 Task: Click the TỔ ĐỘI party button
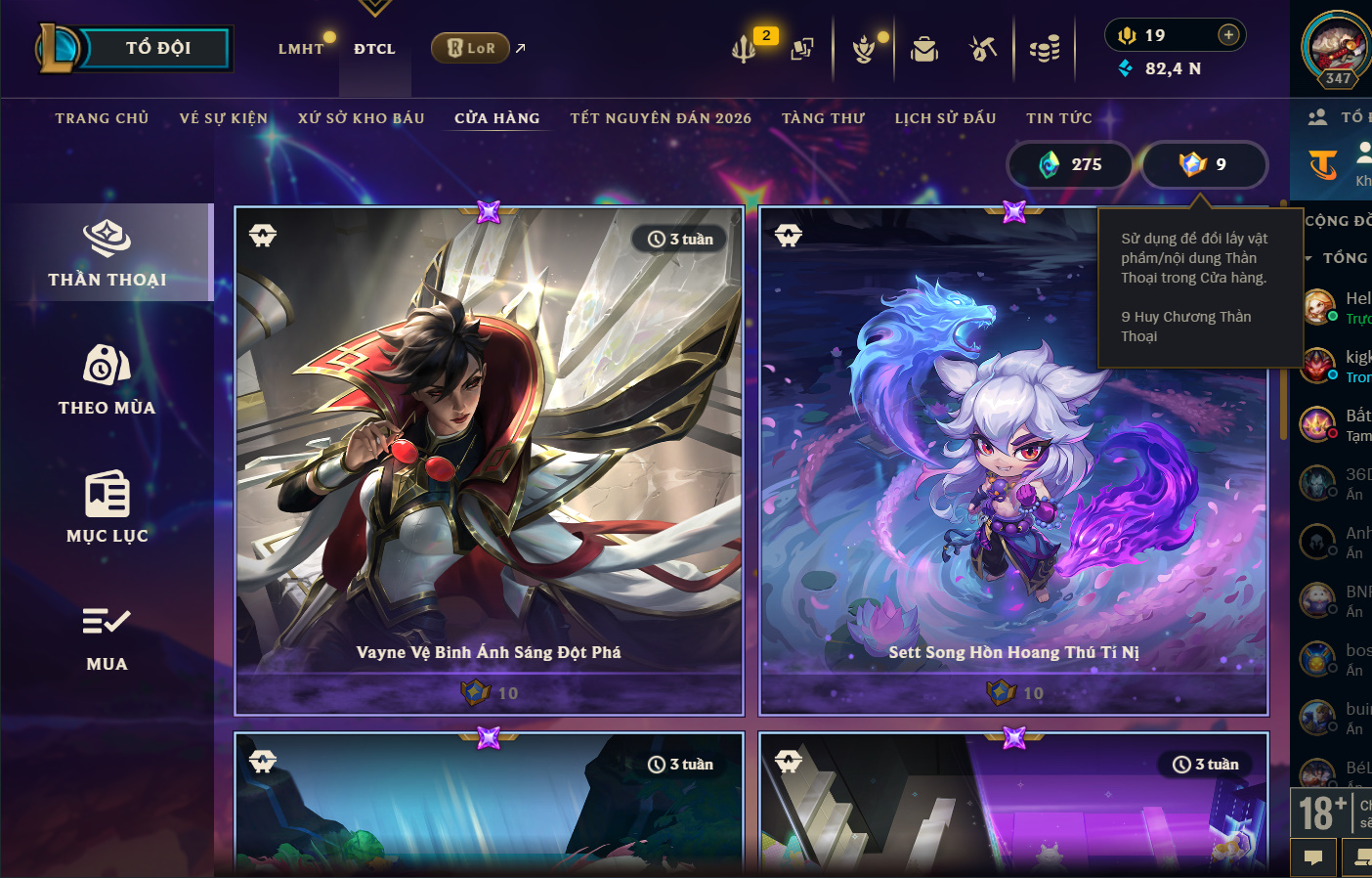[156, 48]
